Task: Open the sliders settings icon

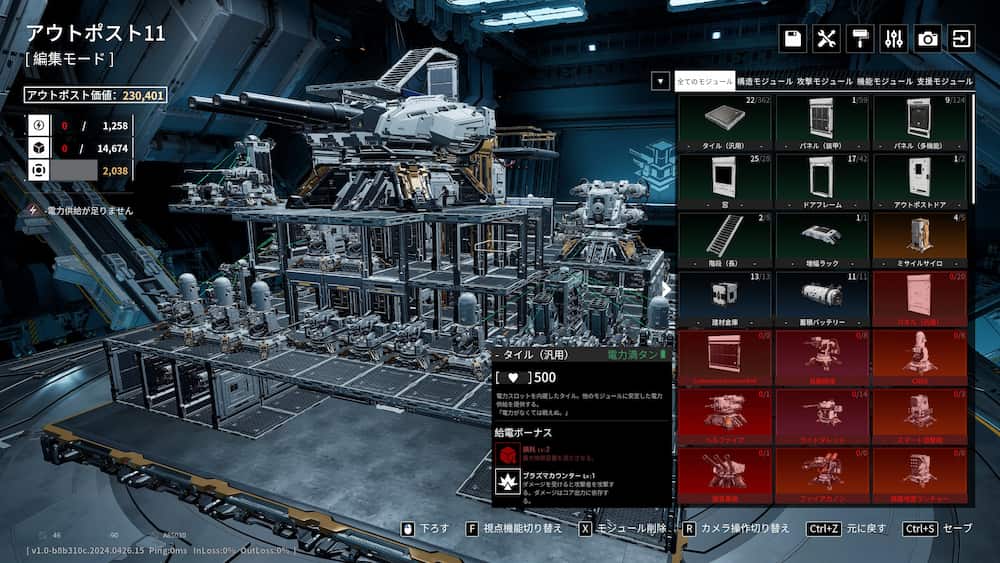Action: coord(894,39)
